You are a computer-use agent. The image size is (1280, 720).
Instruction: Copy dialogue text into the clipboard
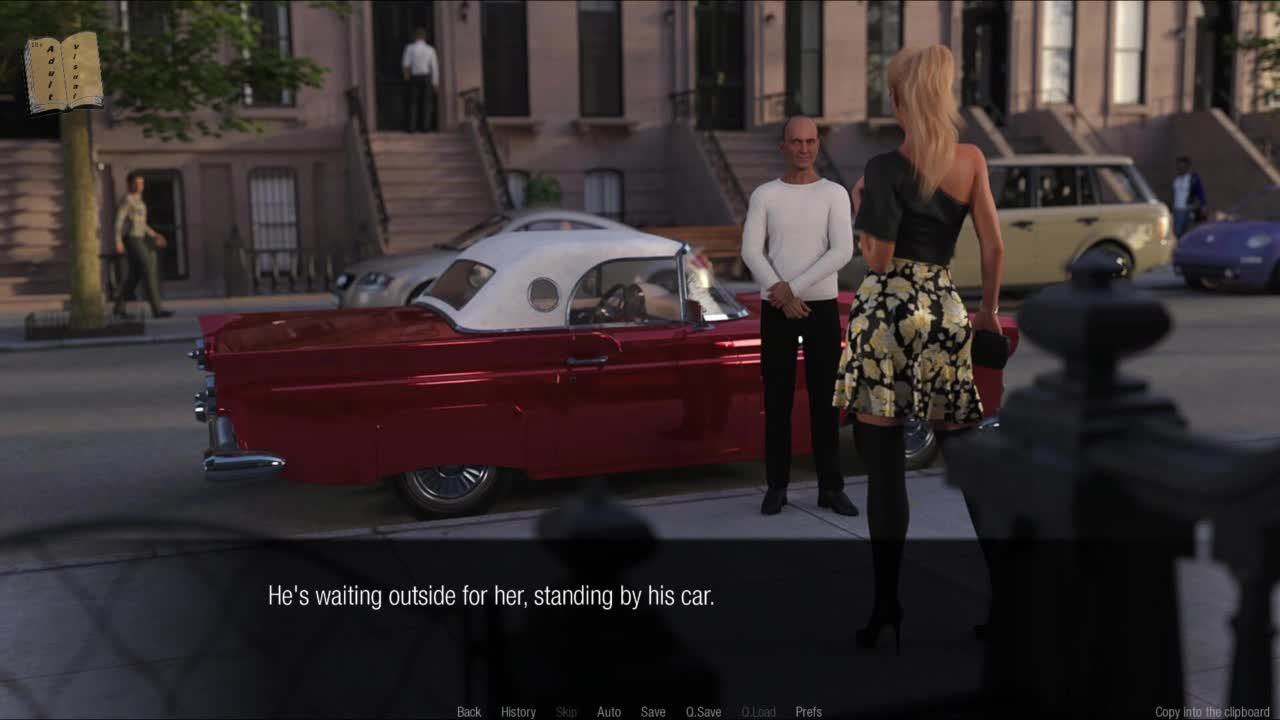(1212, 712)
